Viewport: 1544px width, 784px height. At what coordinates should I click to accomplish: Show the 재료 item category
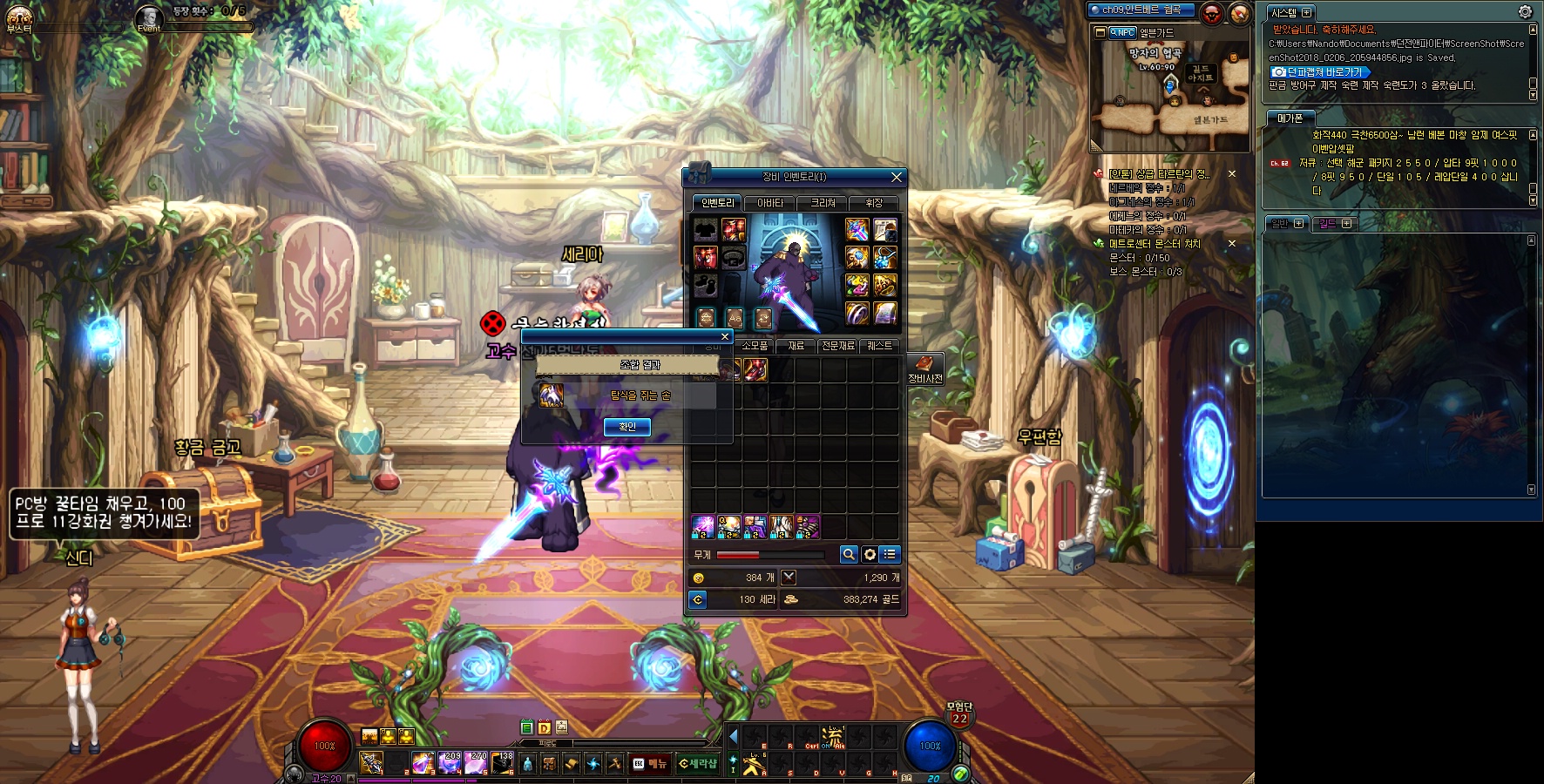point(796,346)
